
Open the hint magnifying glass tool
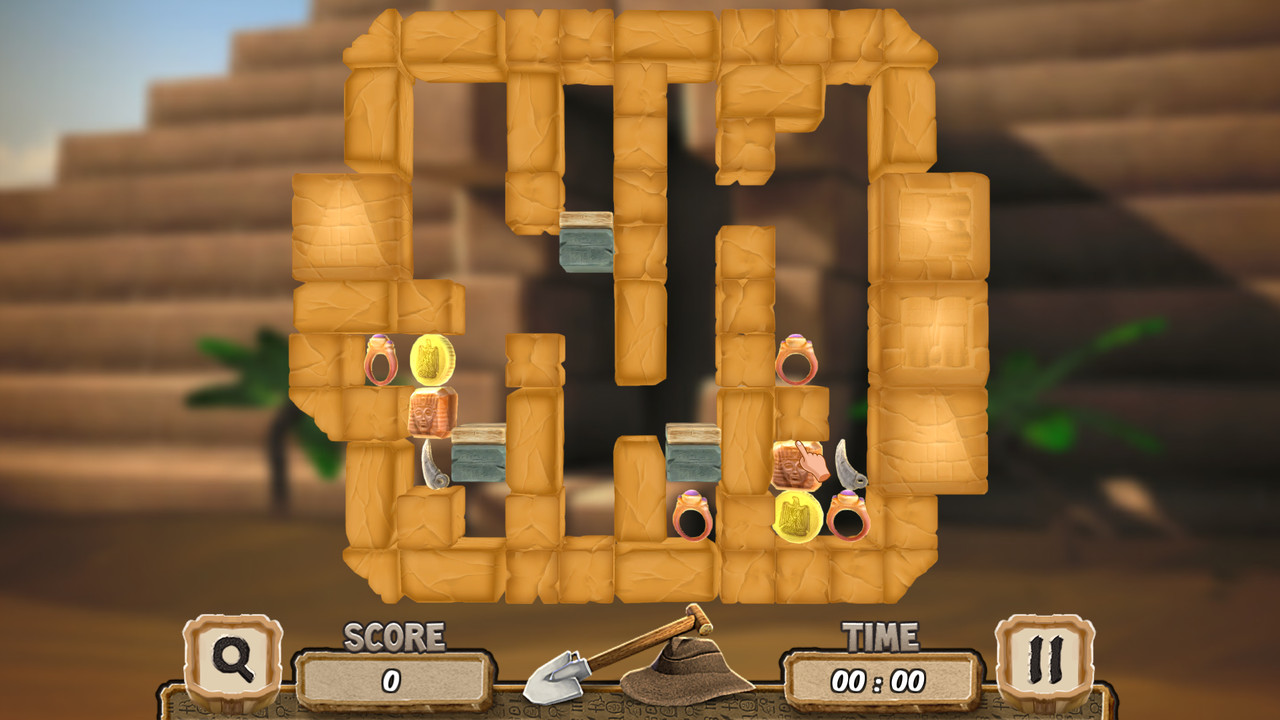[x=236, y=667]
